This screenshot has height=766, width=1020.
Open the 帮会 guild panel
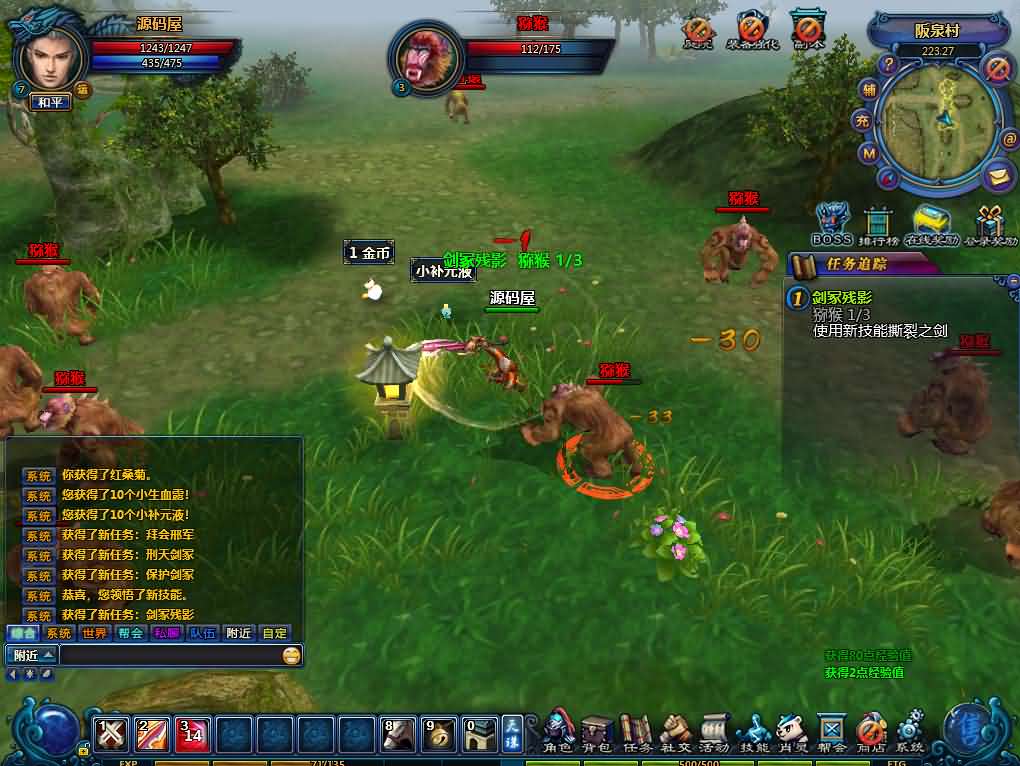(x=832, y=732)
